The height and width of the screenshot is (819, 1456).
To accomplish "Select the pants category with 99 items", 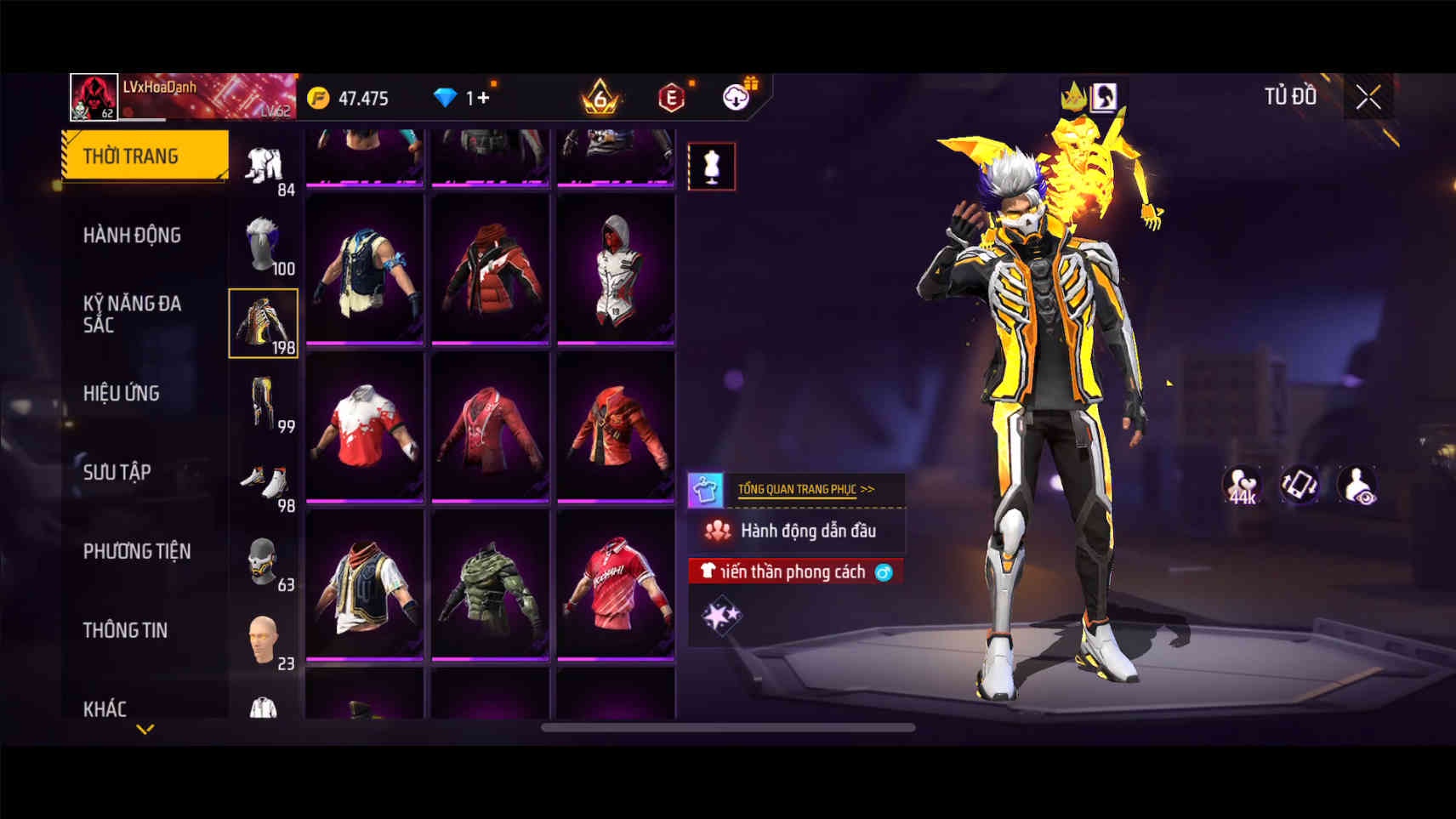I will click(264, 403).
